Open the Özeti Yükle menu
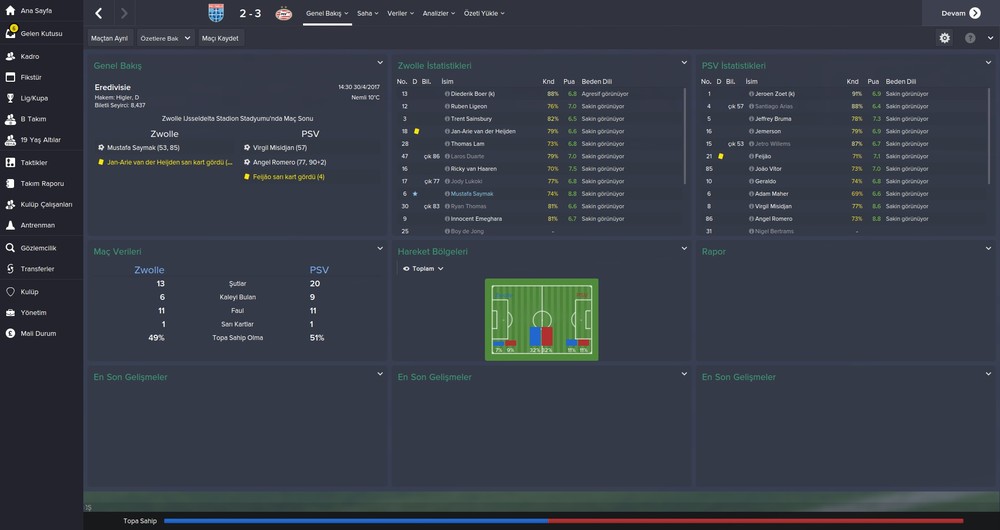 (482, 13)
